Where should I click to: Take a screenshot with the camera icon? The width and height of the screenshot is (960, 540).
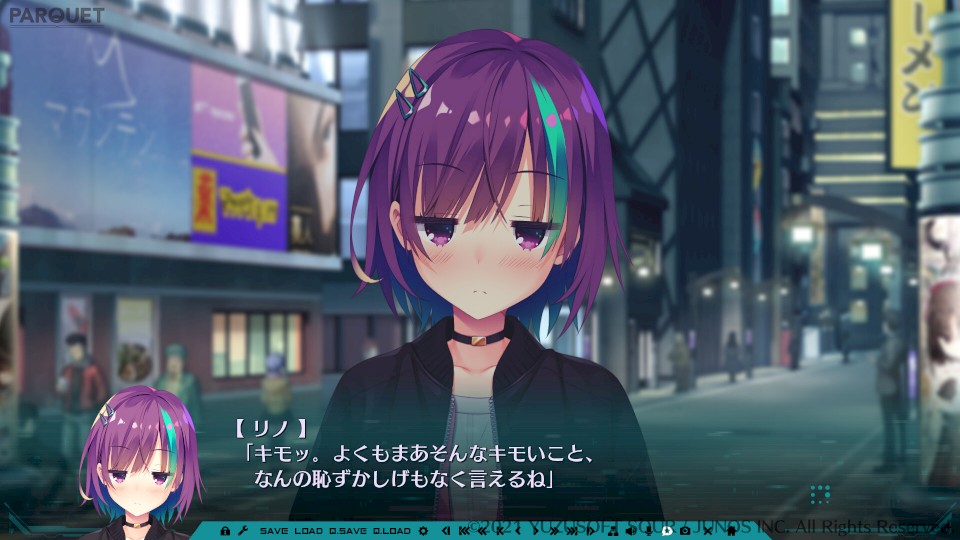tap(685, 530)
